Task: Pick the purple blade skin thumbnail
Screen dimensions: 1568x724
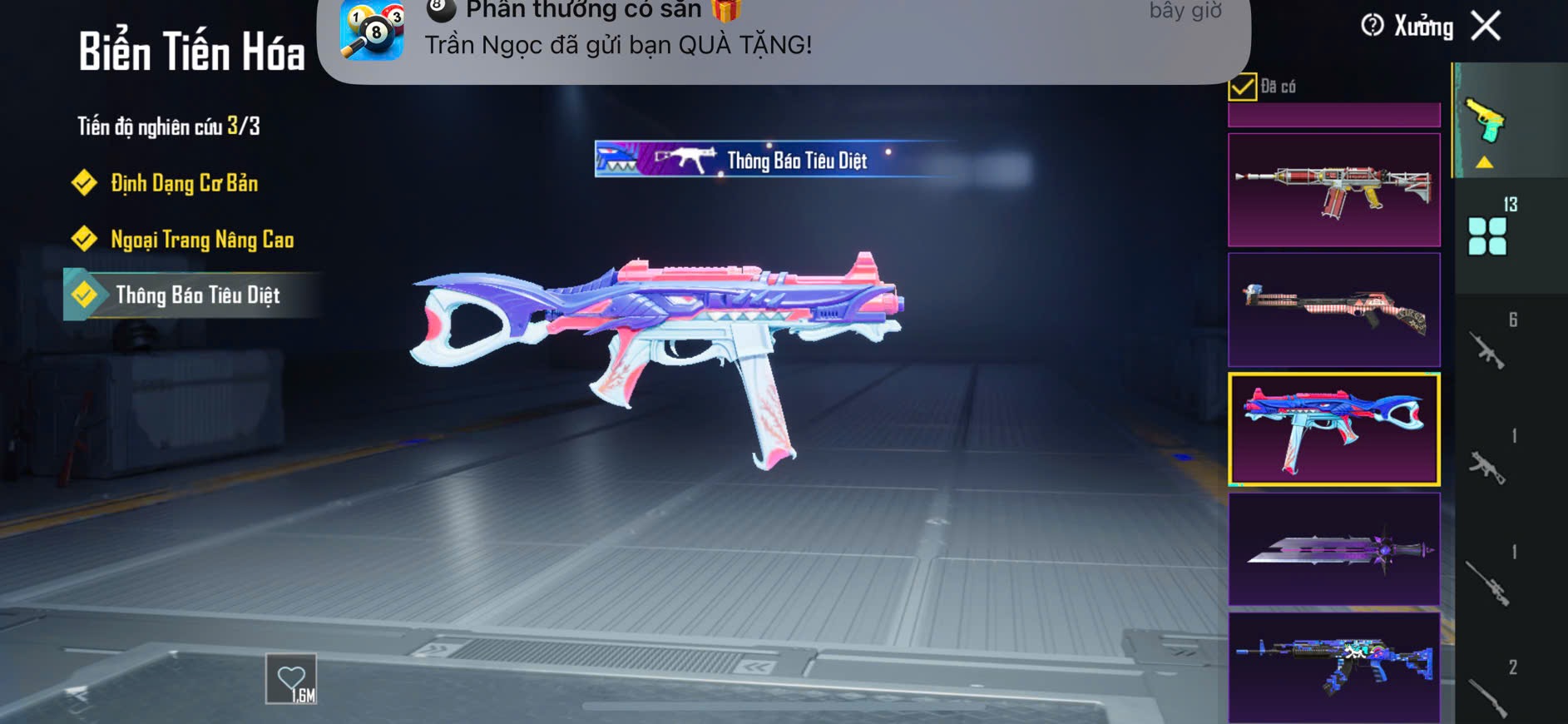Action: [1333, 549]
